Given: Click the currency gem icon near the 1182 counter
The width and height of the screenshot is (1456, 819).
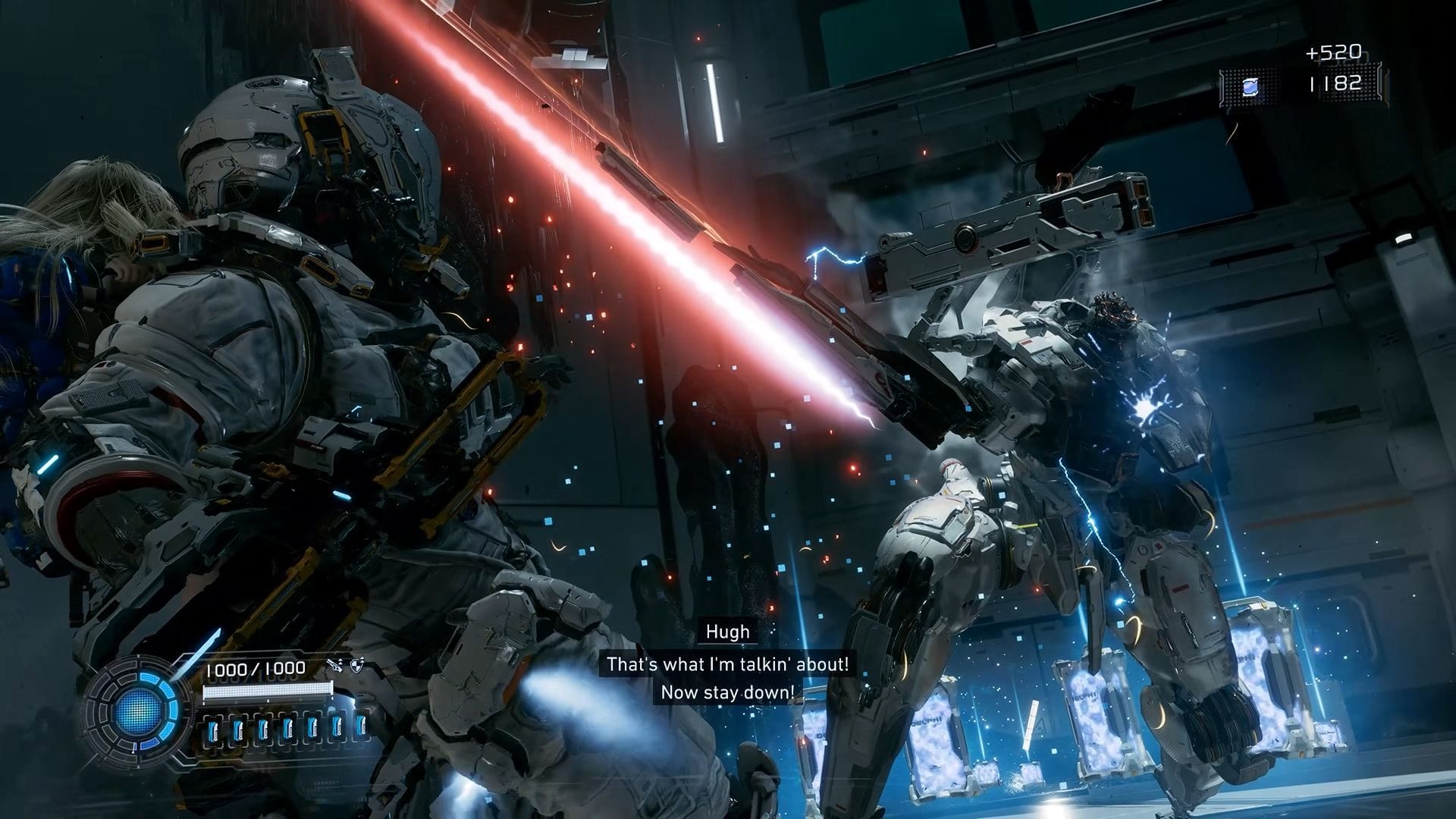Looking at the screenshot, I should pyautogui.click(x=1250, y=87).
